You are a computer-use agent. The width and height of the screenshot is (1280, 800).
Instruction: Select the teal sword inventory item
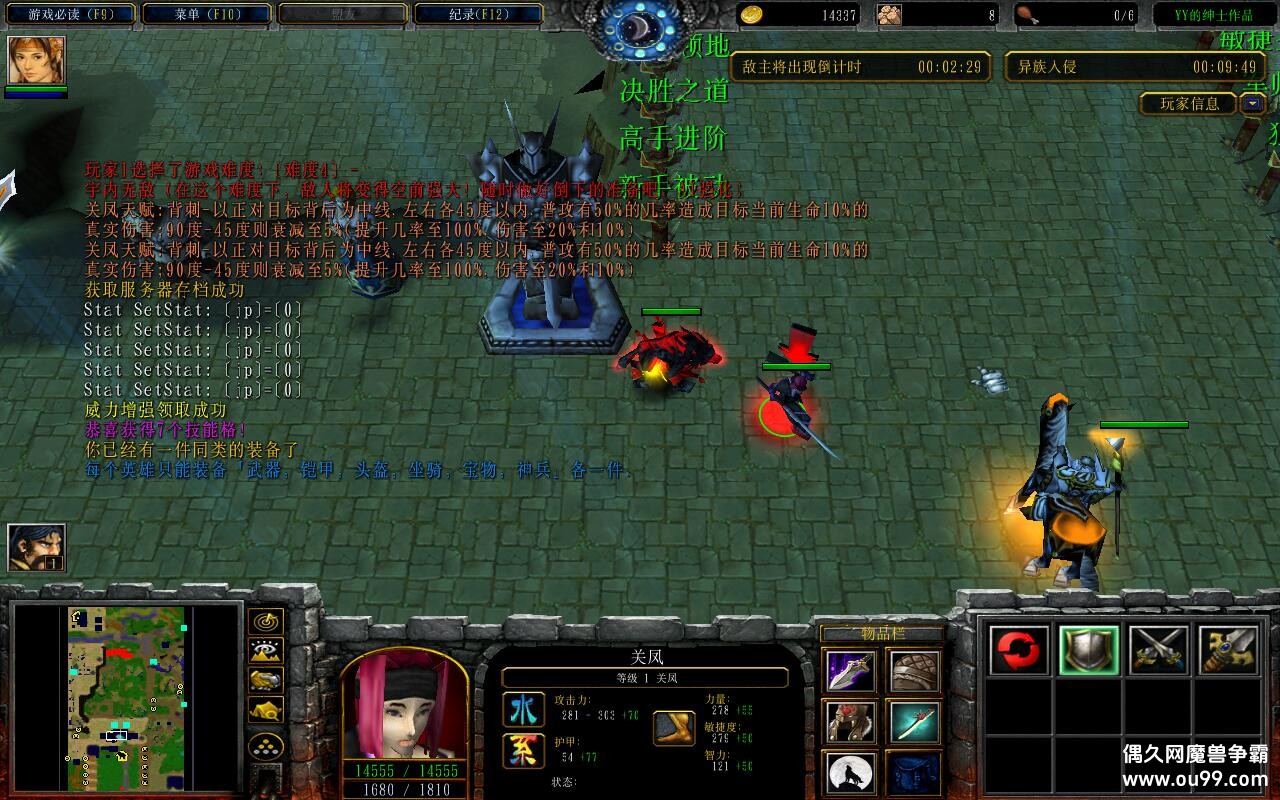(x=913, y=722)
